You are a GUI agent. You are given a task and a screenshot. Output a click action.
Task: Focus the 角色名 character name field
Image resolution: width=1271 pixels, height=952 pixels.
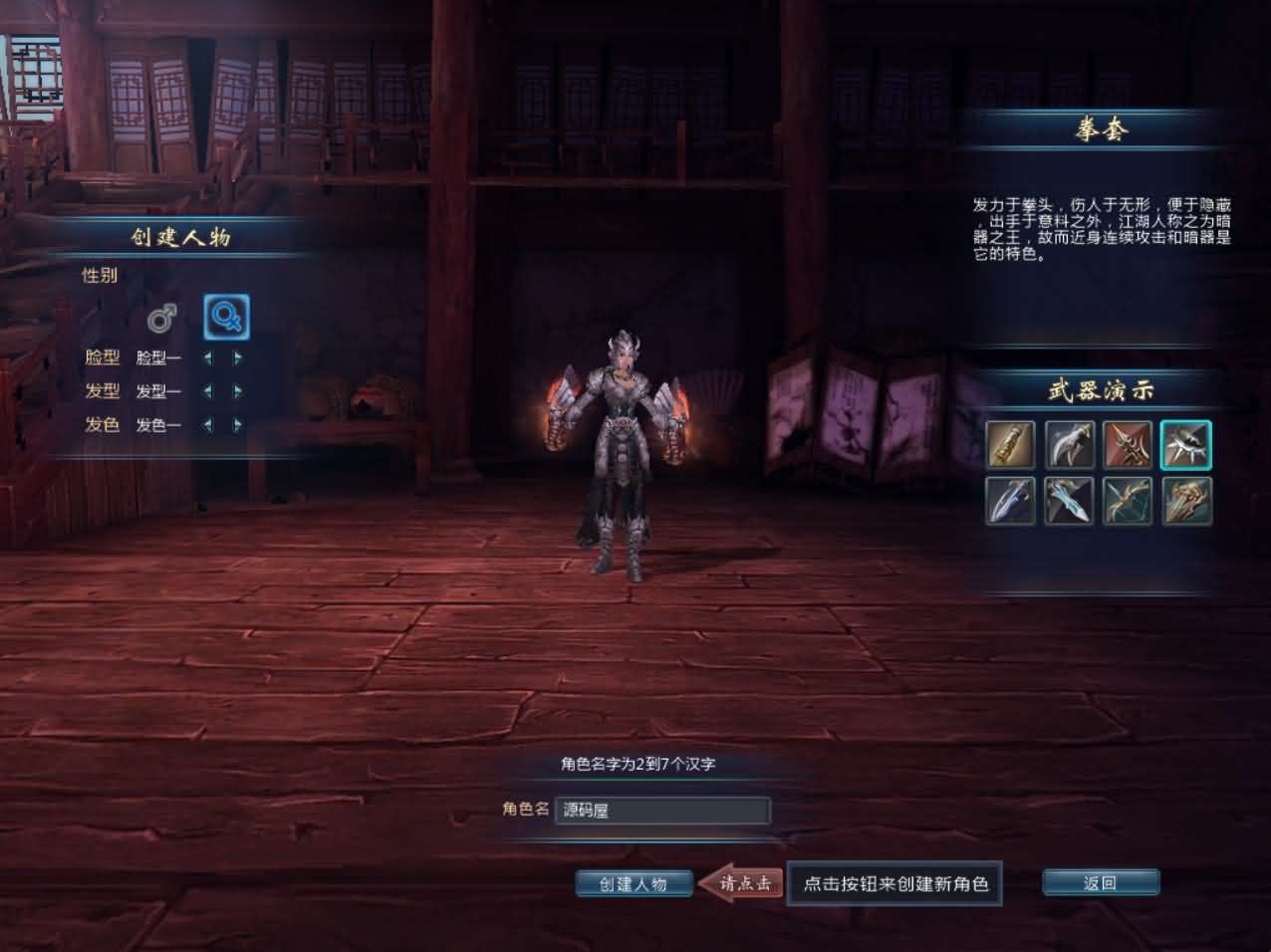point(662,811)
